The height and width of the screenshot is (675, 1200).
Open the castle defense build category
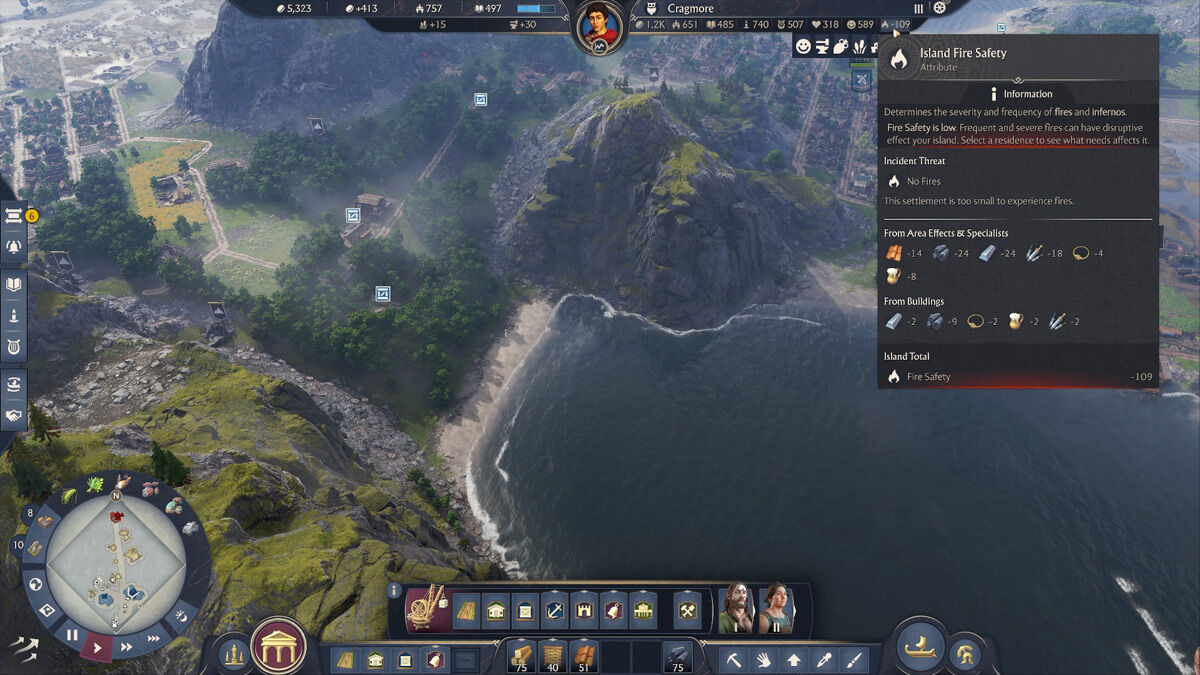coord(584,609)
